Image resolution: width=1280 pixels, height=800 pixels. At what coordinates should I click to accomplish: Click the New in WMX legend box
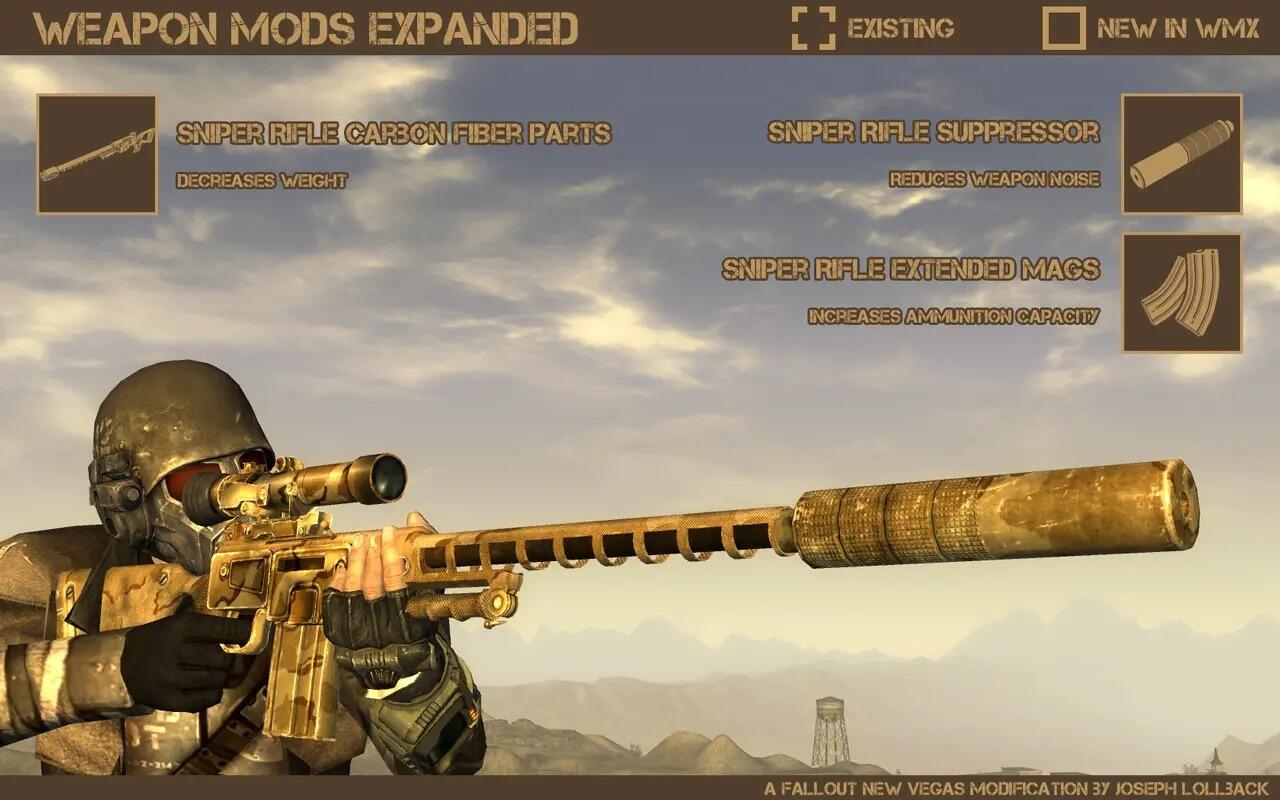[x=1063, y=28]
